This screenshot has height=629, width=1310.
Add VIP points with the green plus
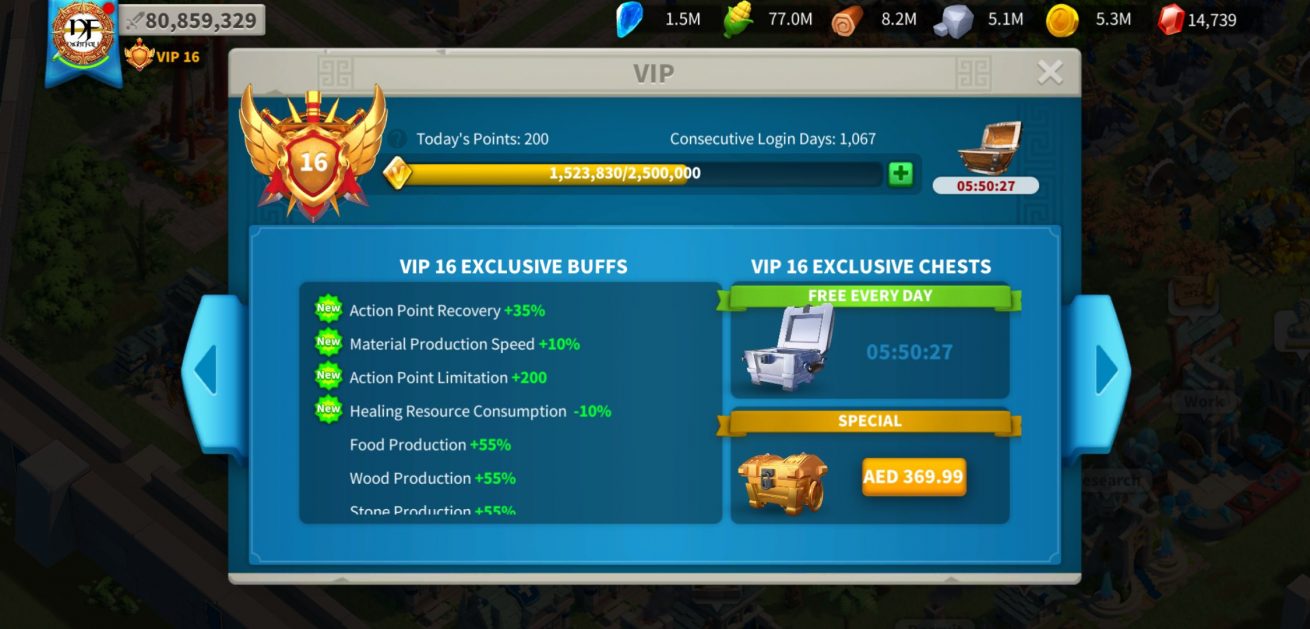click(x=900, y=174)
